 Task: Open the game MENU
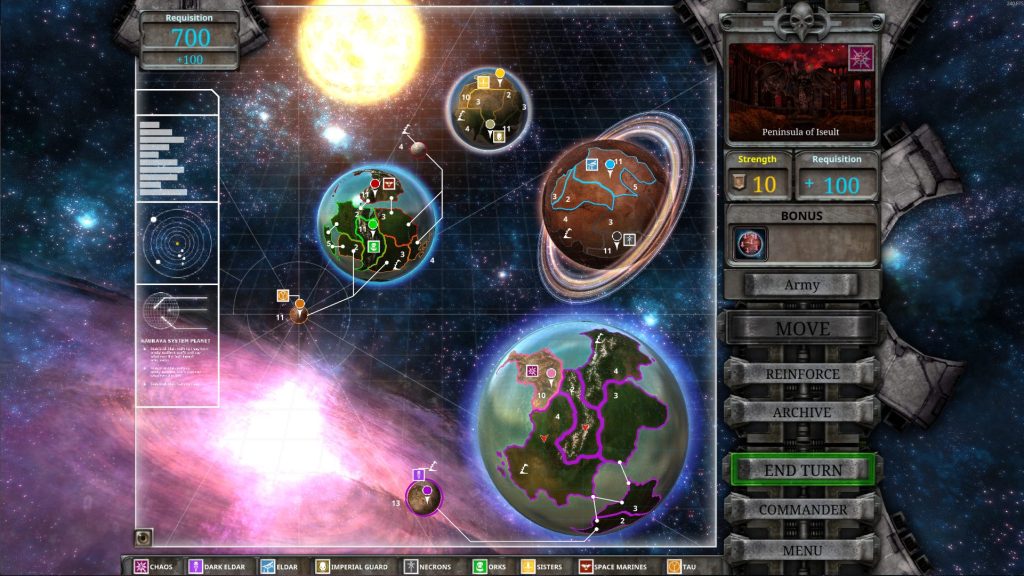click(x=802, y=550)
